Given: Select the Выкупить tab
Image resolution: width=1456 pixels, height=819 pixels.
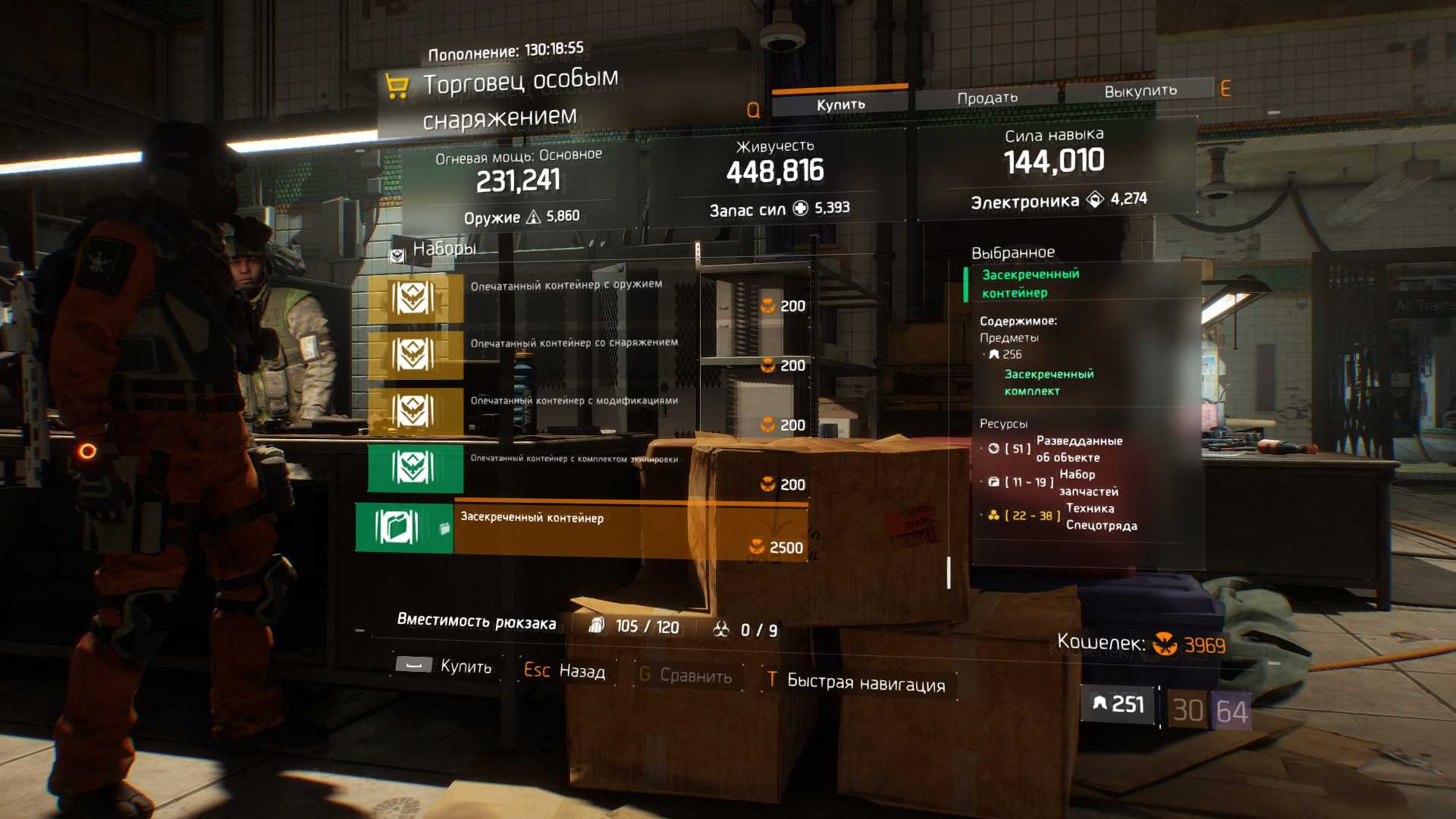Looking at the screenshot, I should [1140, 91].
